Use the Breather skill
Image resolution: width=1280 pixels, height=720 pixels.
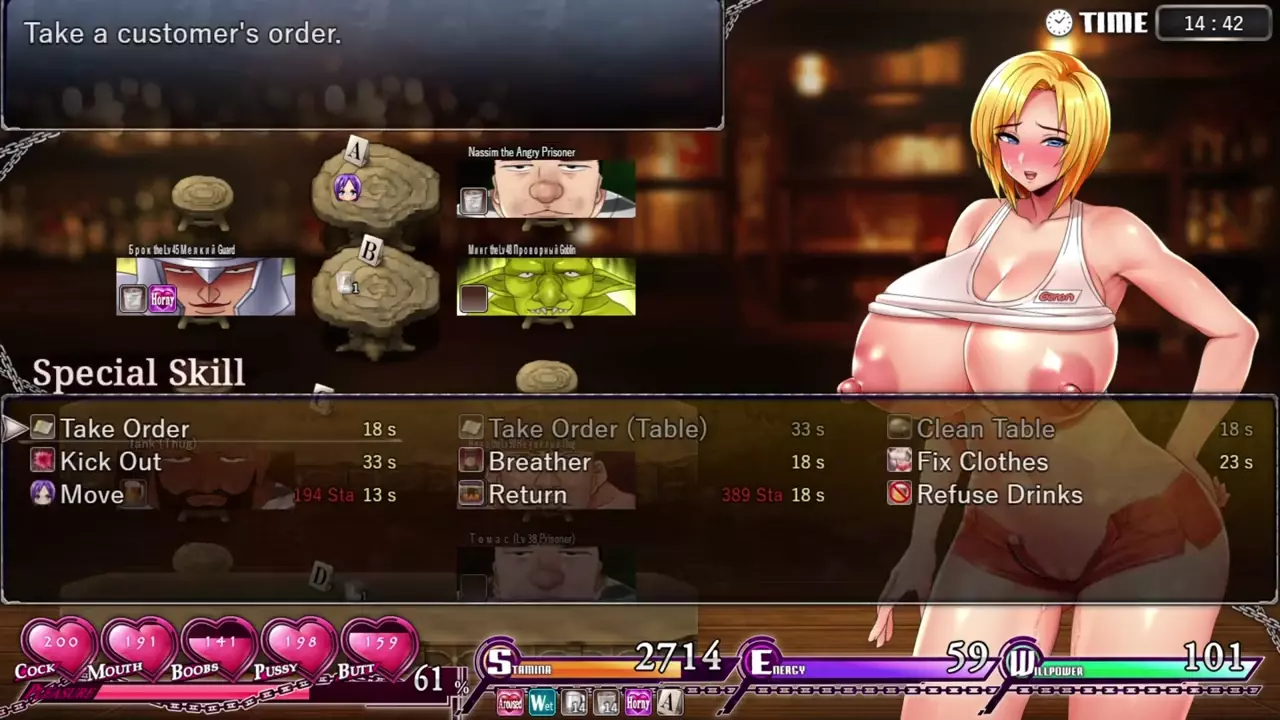point(539,462)
